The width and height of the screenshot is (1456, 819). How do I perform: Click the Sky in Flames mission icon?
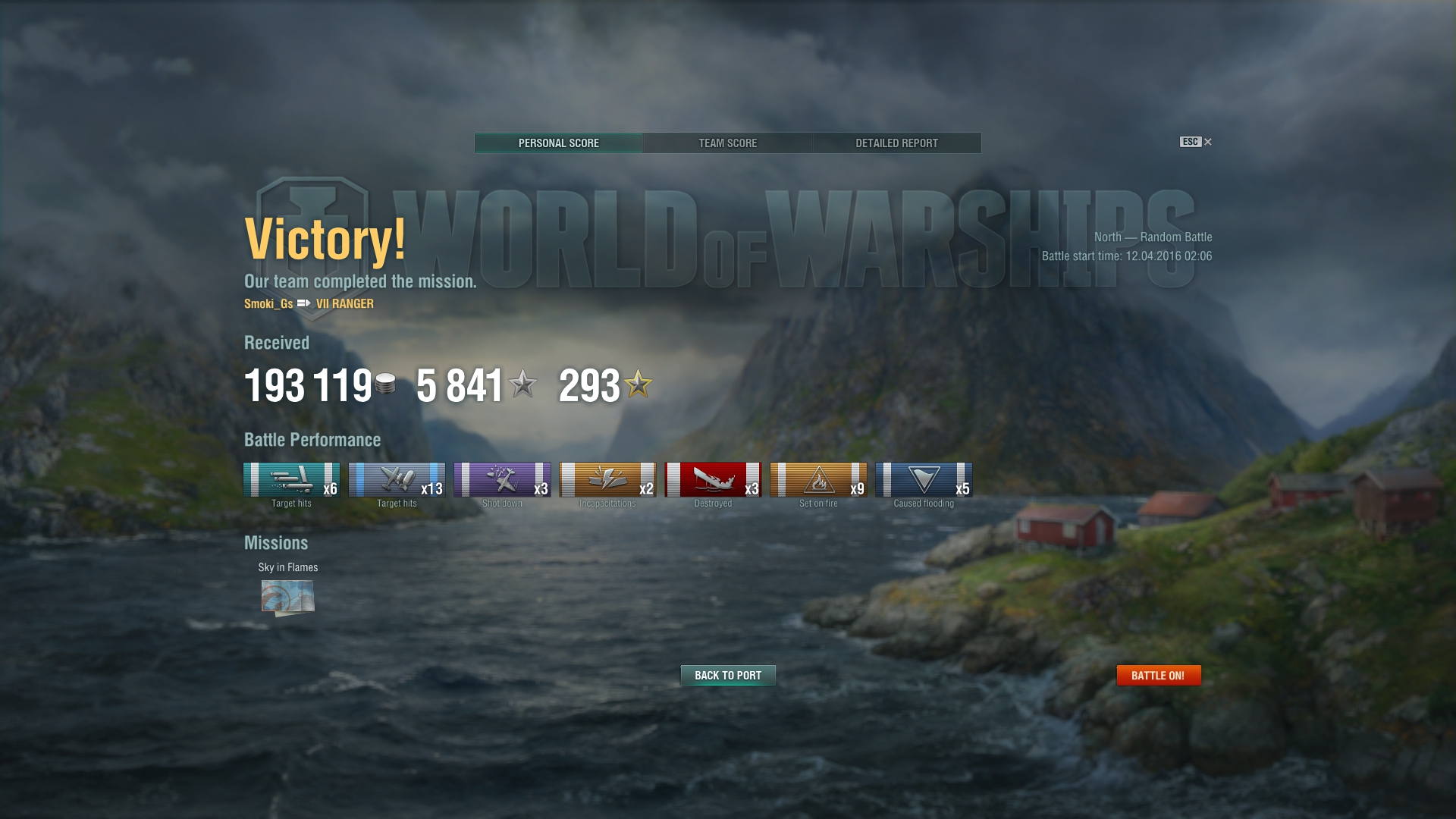(287, 597)
